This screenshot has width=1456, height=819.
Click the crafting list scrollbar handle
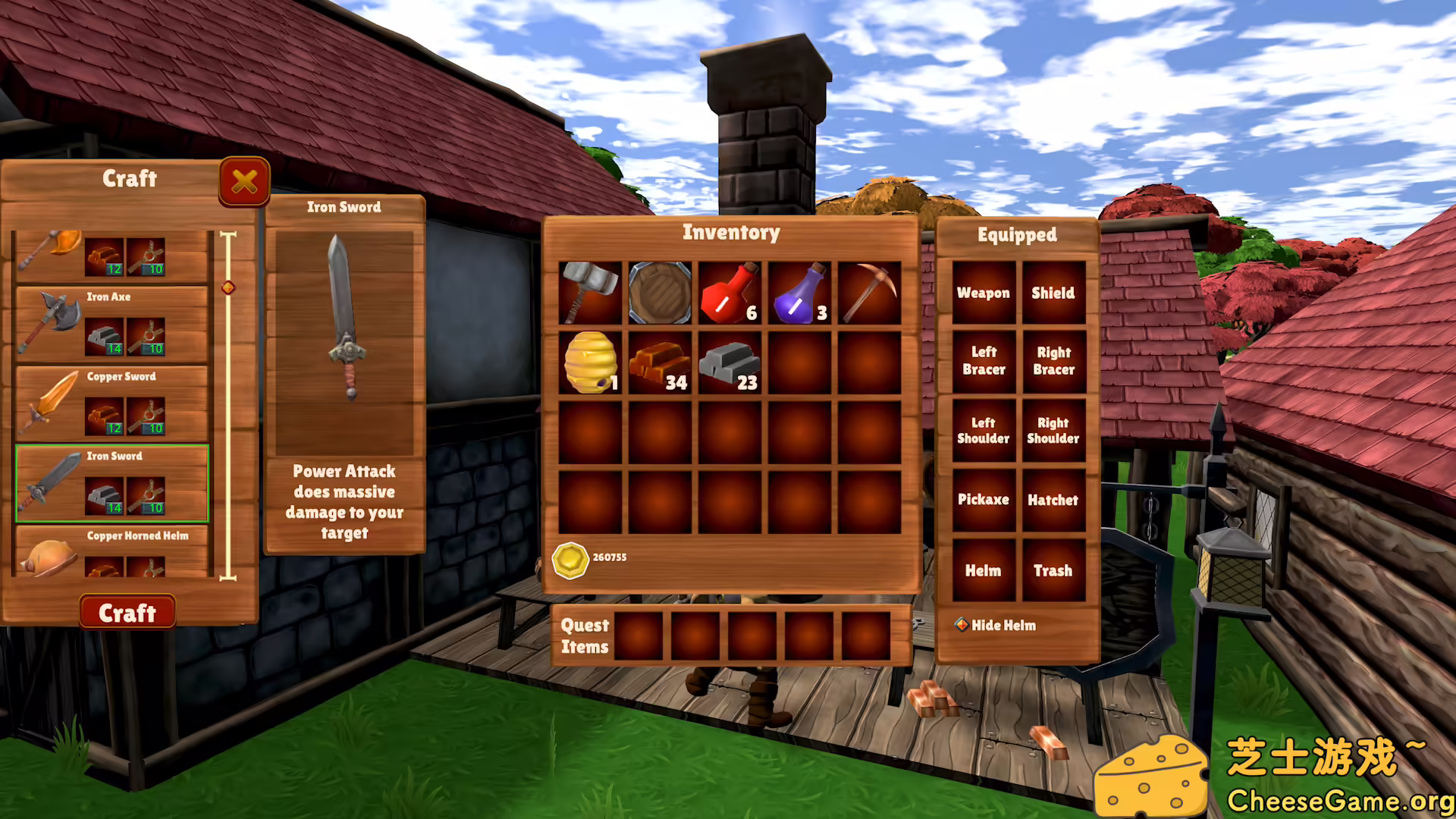click(x=228, y=287)
